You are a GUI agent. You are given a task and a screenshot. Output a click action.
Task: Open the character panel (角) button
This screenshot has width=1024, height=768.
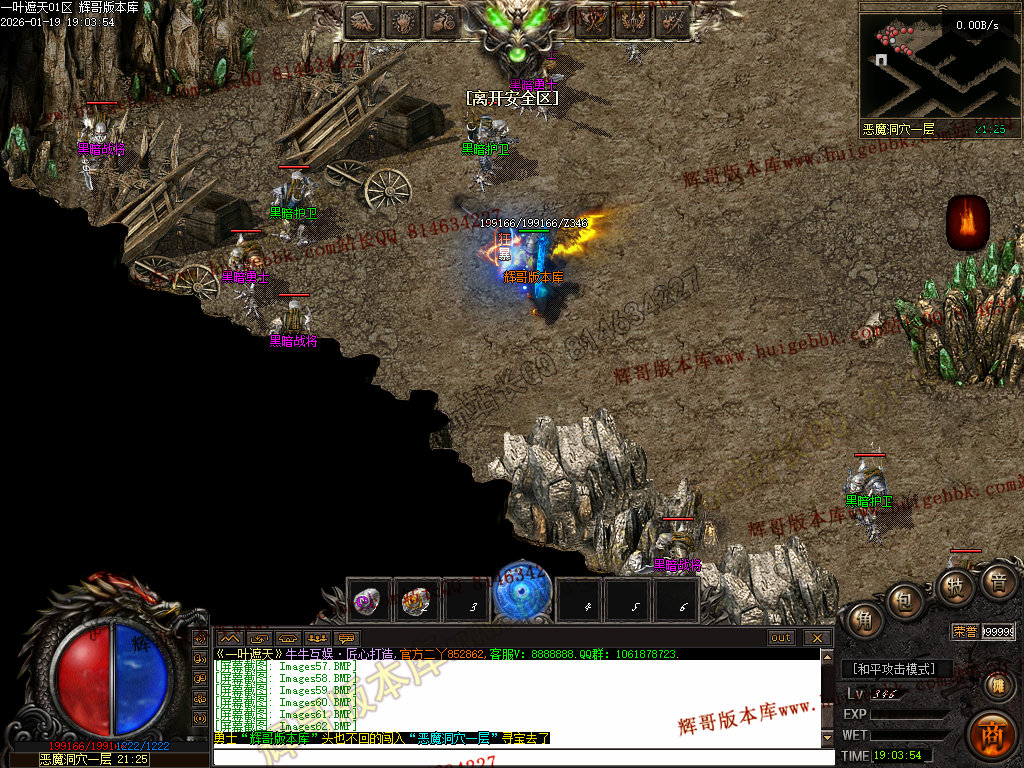(x=861, y=621)
